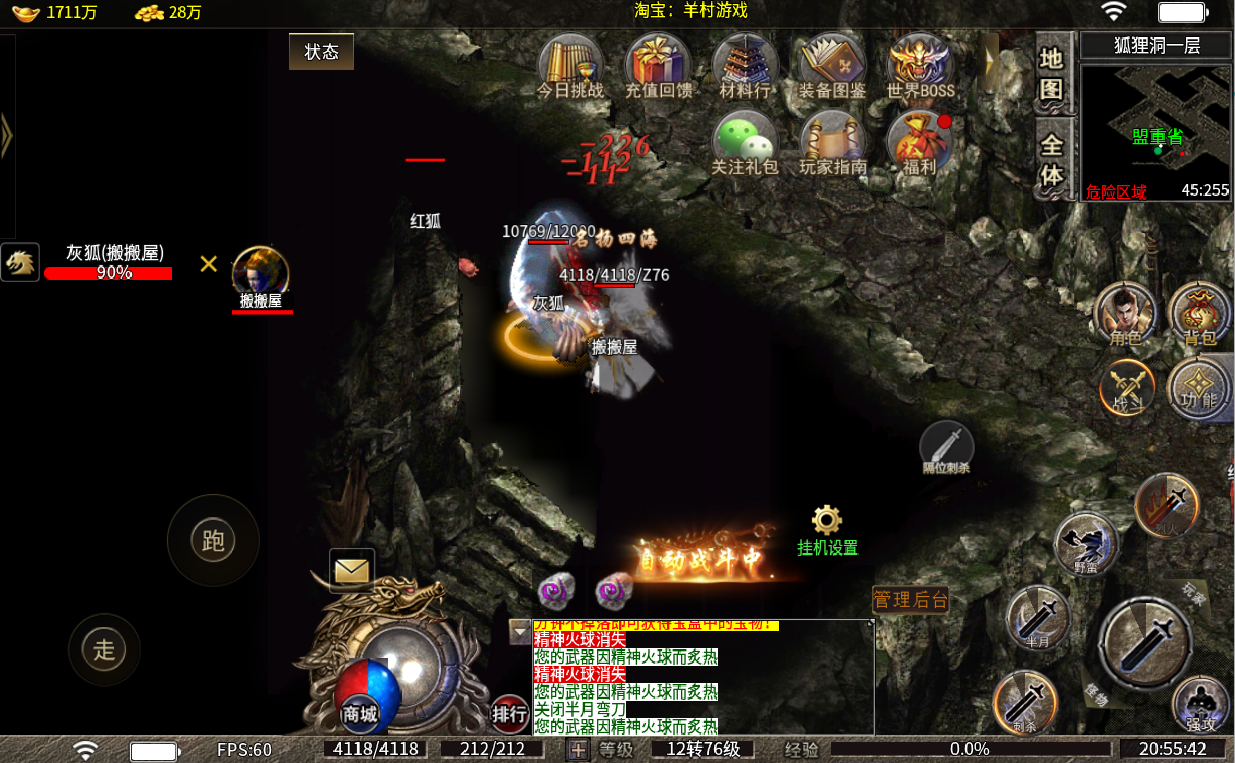This screenshot has height=763, width=1235.
Task: Open the 角色 character sheet
Action: point(1125,313)
